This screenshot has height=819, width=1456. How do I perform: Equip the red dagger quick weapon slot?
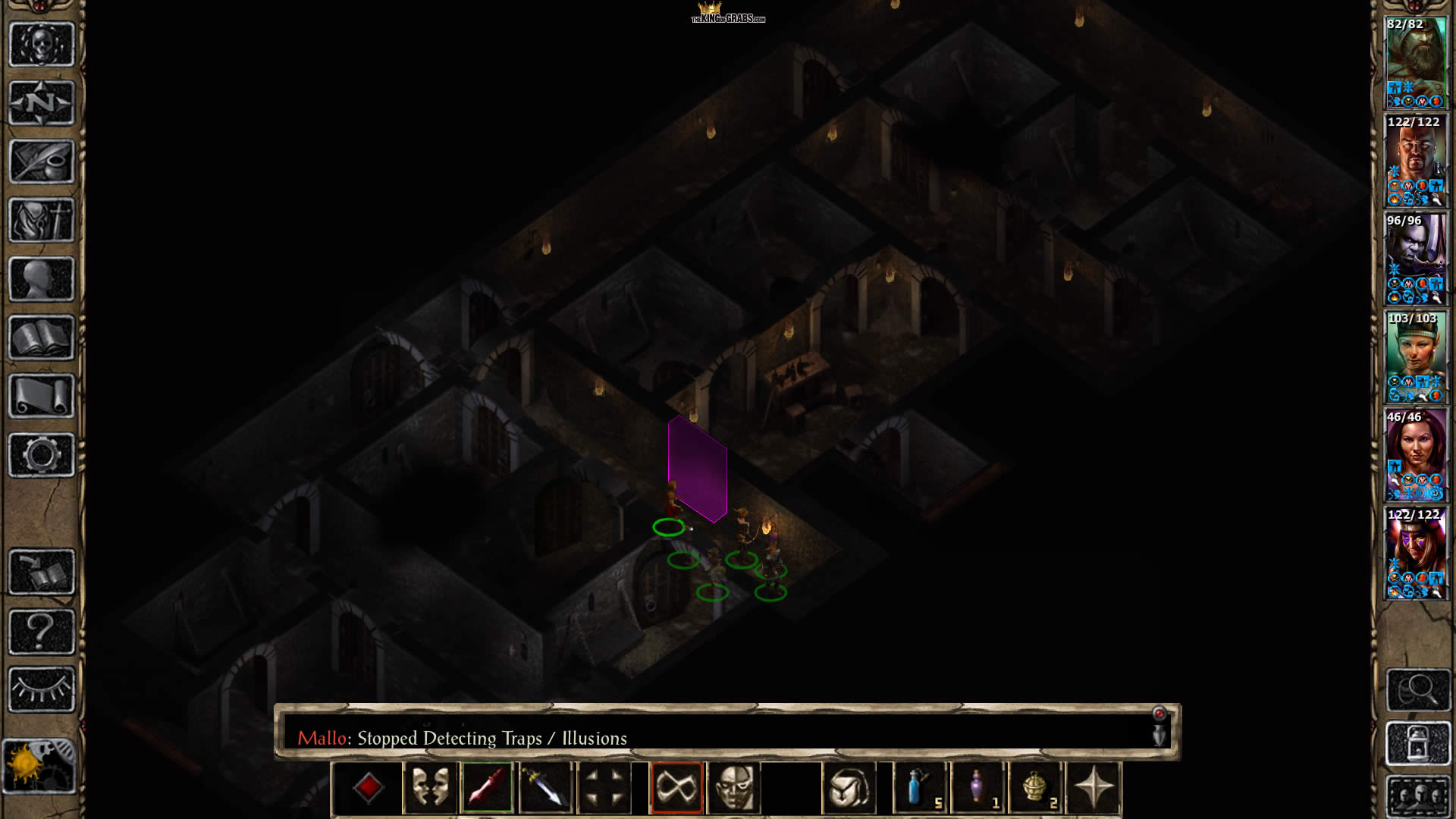488,788
